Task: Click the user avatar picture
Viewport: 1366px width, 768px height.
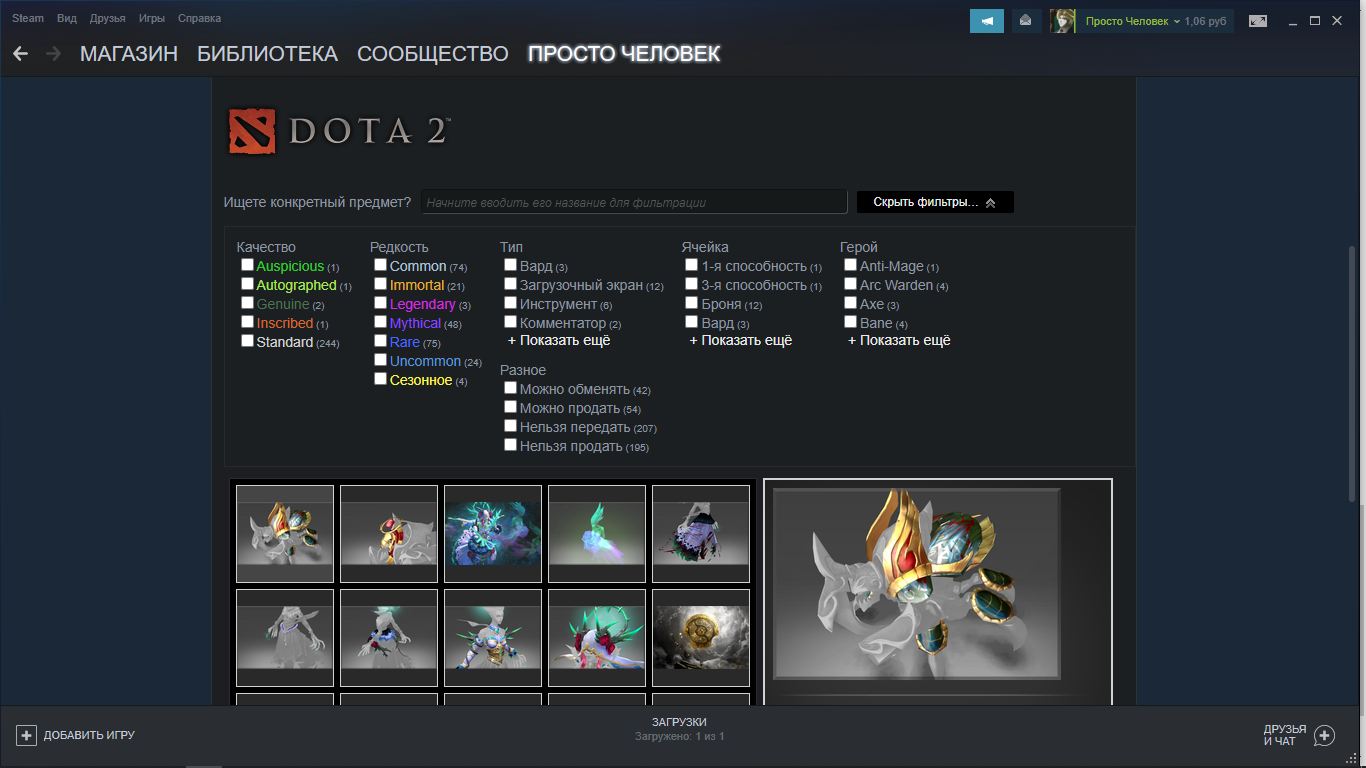Action: coord(1062,20)
